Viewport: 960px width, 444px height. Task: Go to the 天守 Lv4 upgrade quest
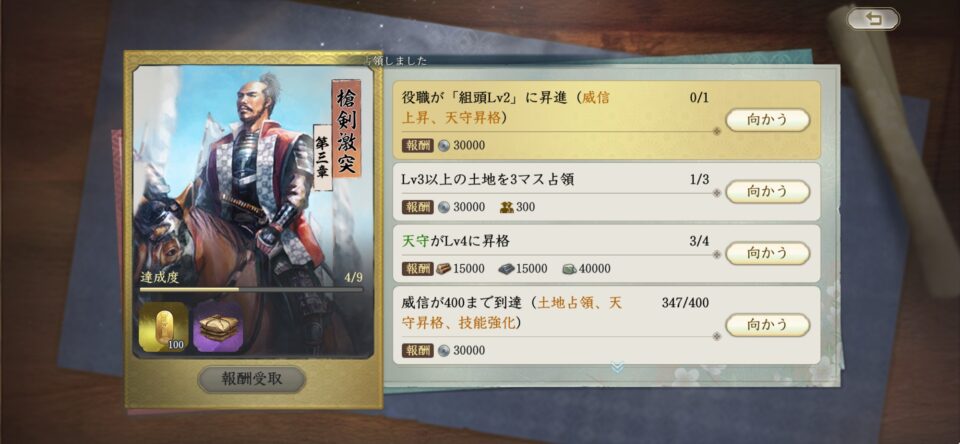(x=767, y=253)
